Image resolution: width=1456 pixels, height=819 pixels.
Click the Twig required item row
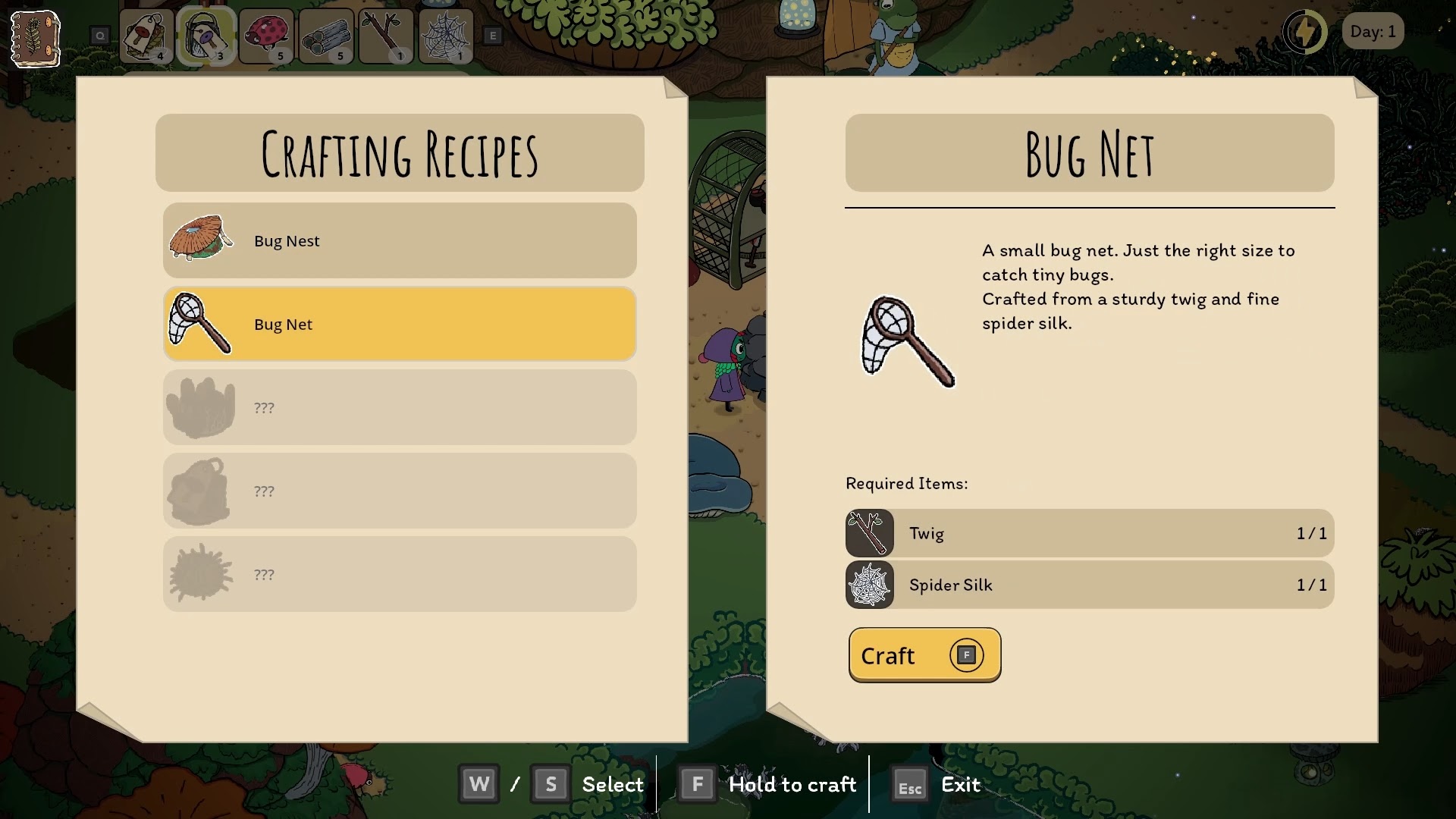(1090, 533)
